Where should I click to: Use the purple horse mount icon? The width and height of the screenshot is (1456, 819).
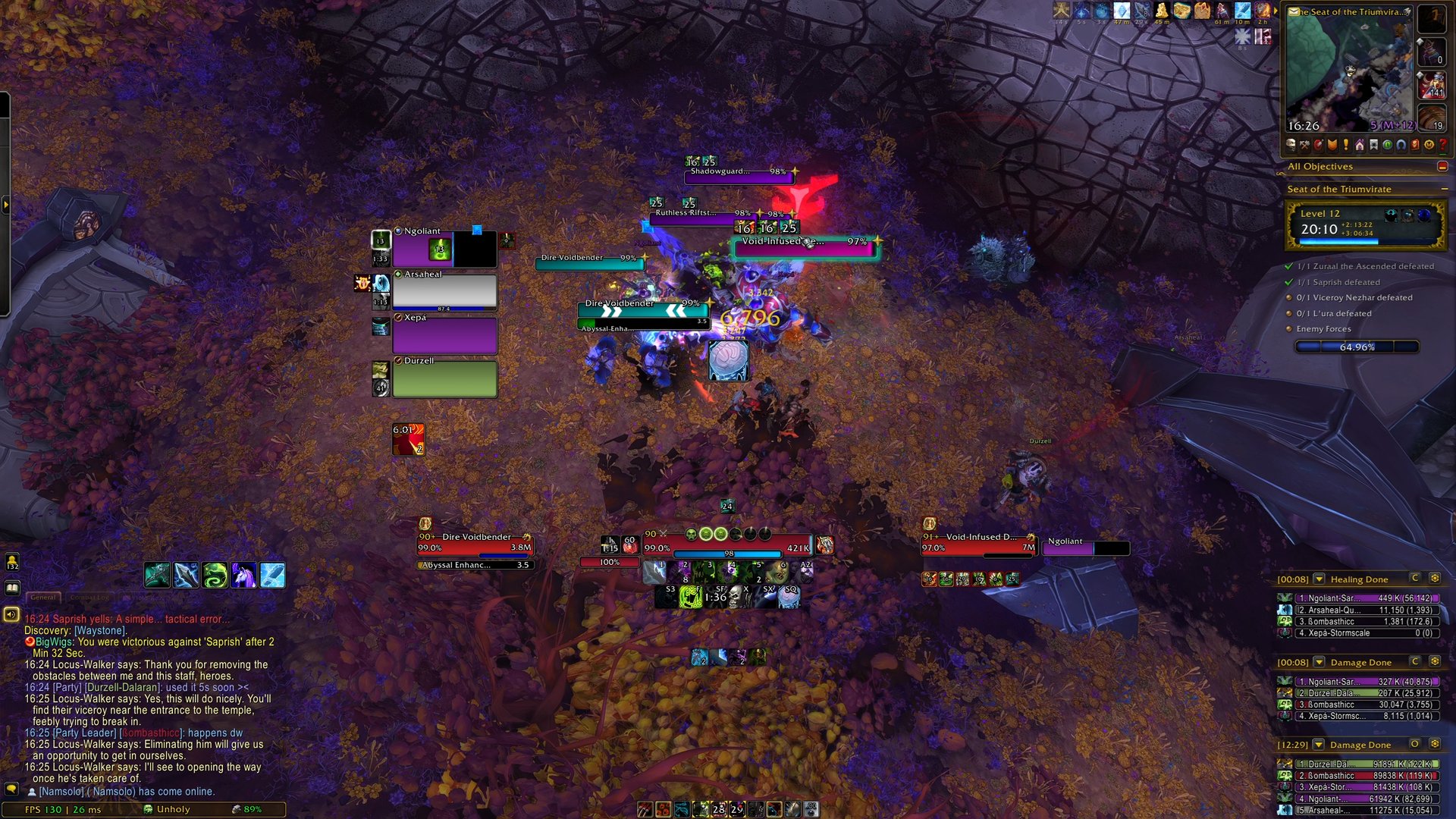[x=243, y=576]
